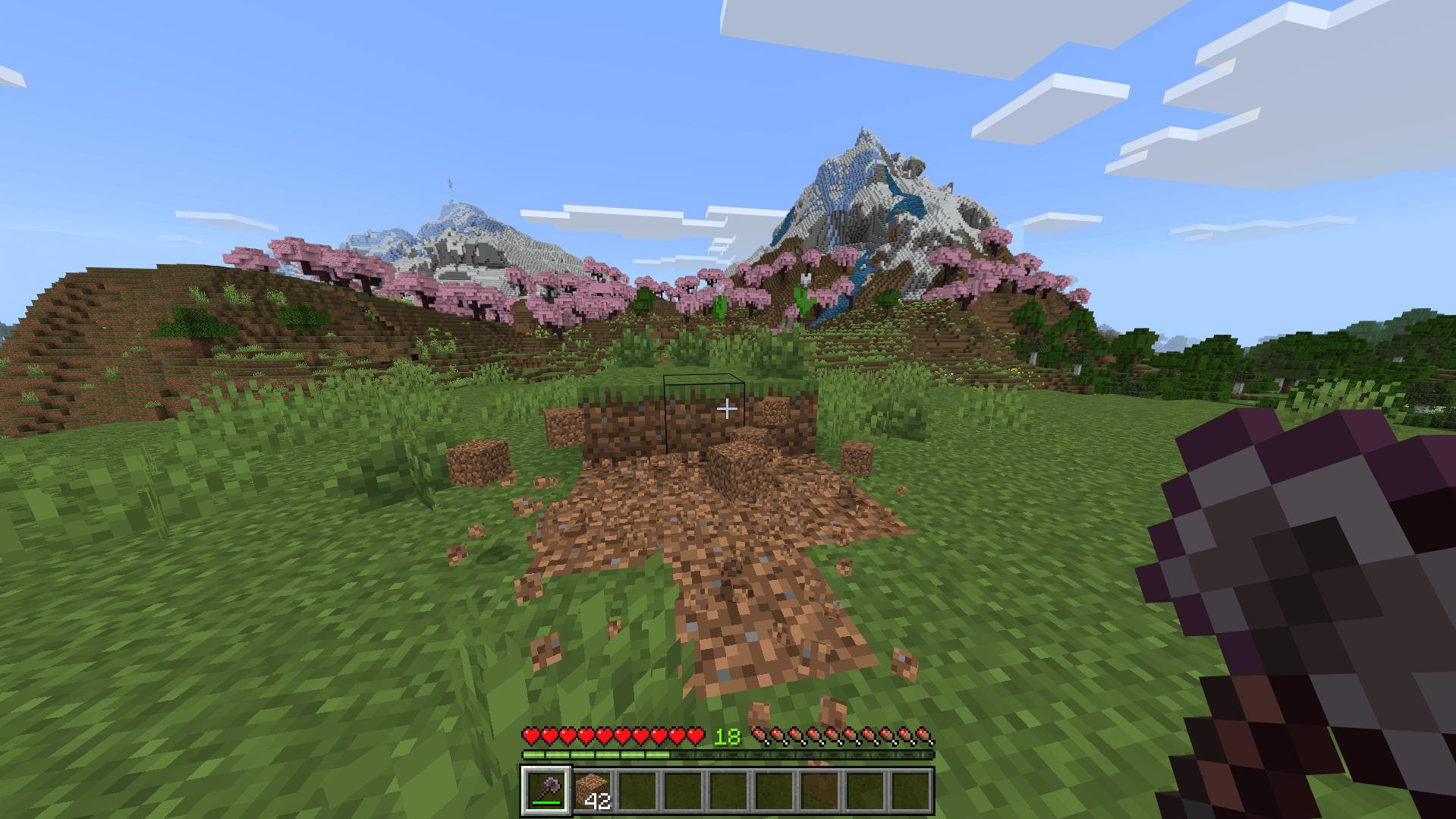Click the crosshair at screen center

click(x=728, y=408)
